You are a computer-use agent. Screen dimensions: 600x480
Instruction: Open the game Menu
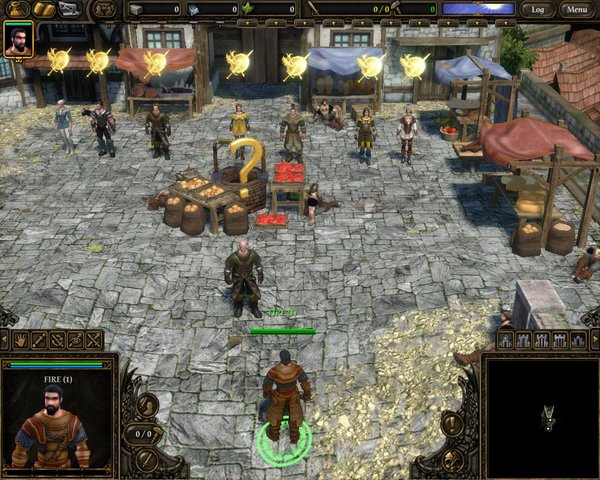(x=574, y=9)
